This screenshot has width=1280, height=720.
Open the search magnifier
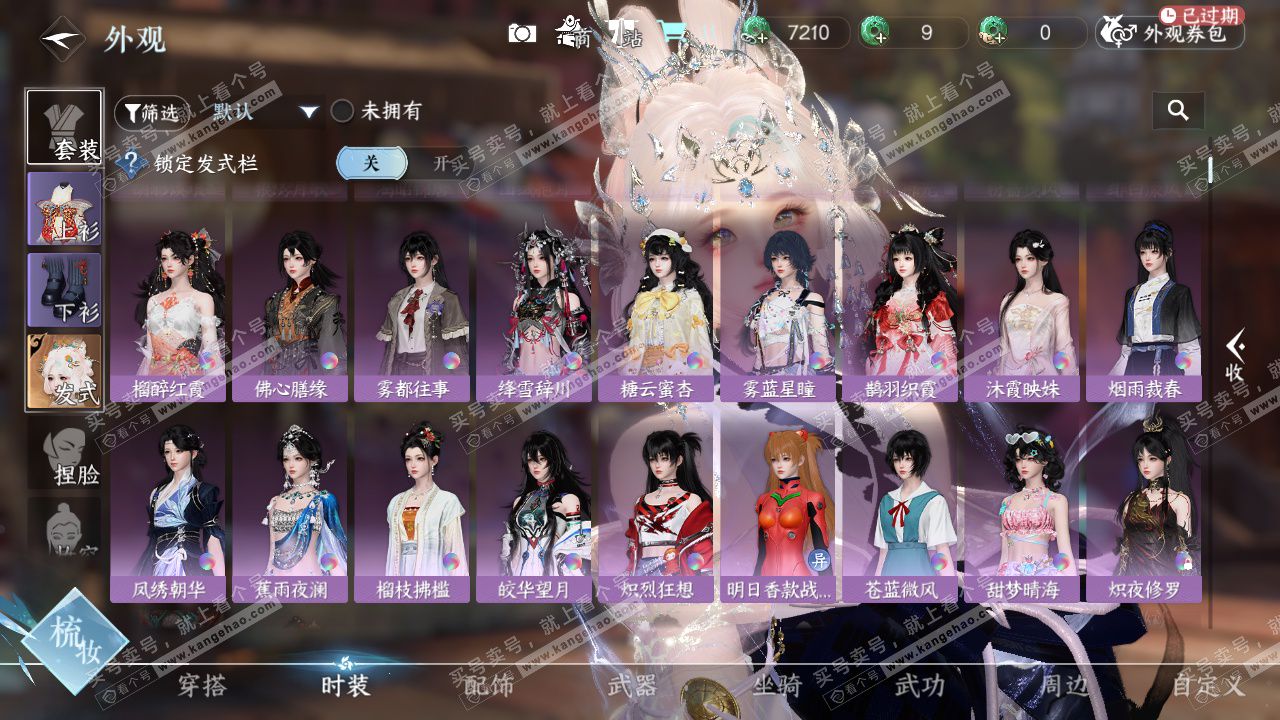[x=1178, y=111]
